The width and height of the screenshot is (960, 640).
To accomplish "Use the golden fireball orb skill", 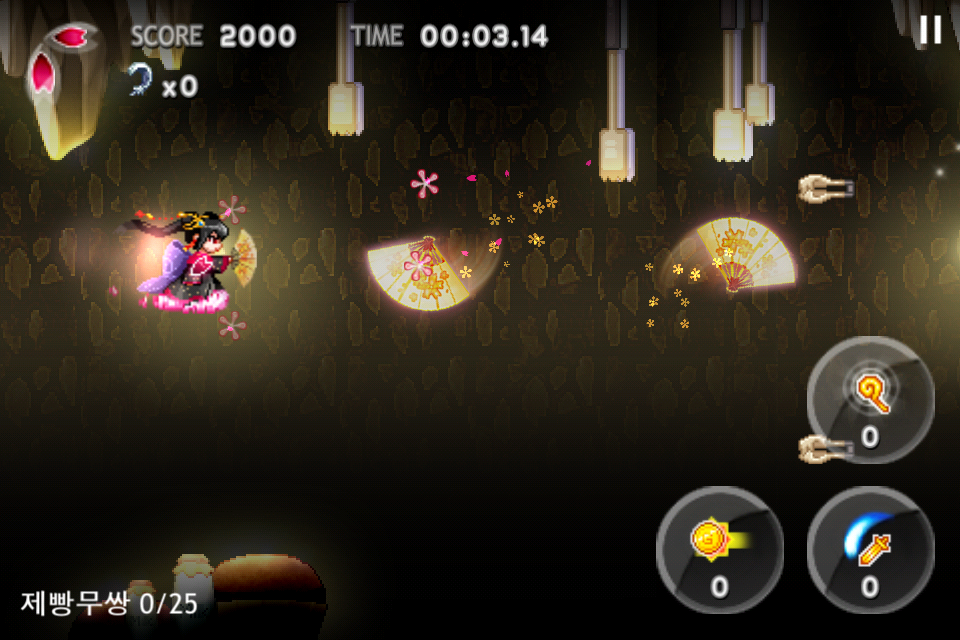I will [719, 548].
